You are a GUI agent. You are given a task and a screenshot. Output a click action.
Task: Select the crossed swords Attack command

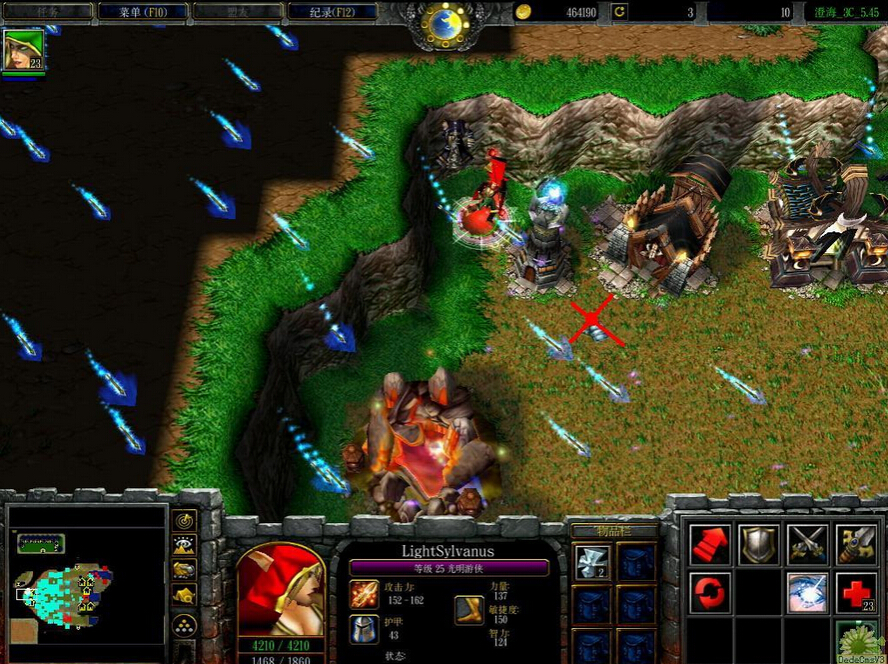coord(806,544)
